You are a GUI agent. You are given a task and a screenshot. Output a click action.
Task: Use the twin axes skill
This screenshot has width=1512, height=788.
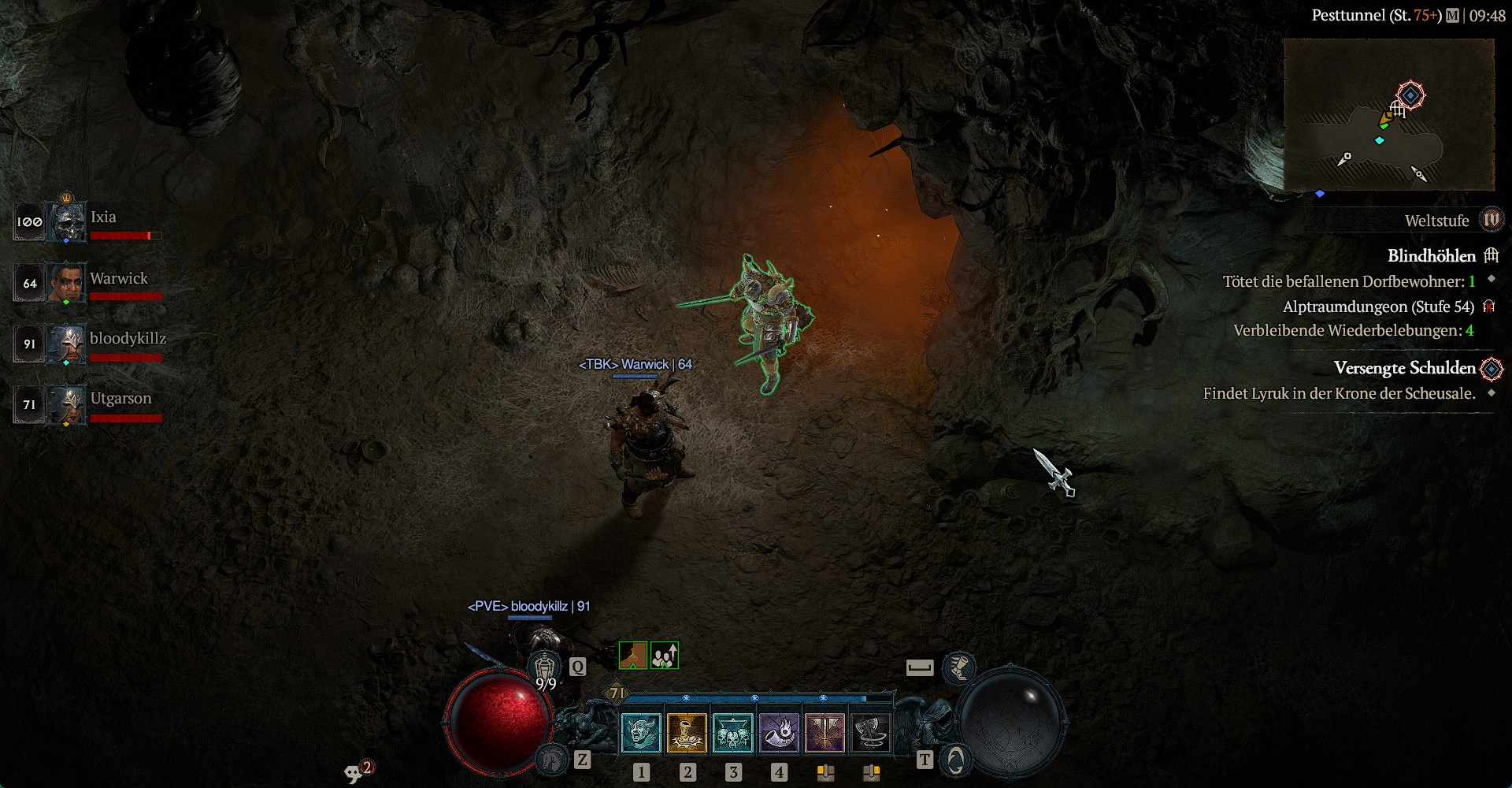[825, 733]
